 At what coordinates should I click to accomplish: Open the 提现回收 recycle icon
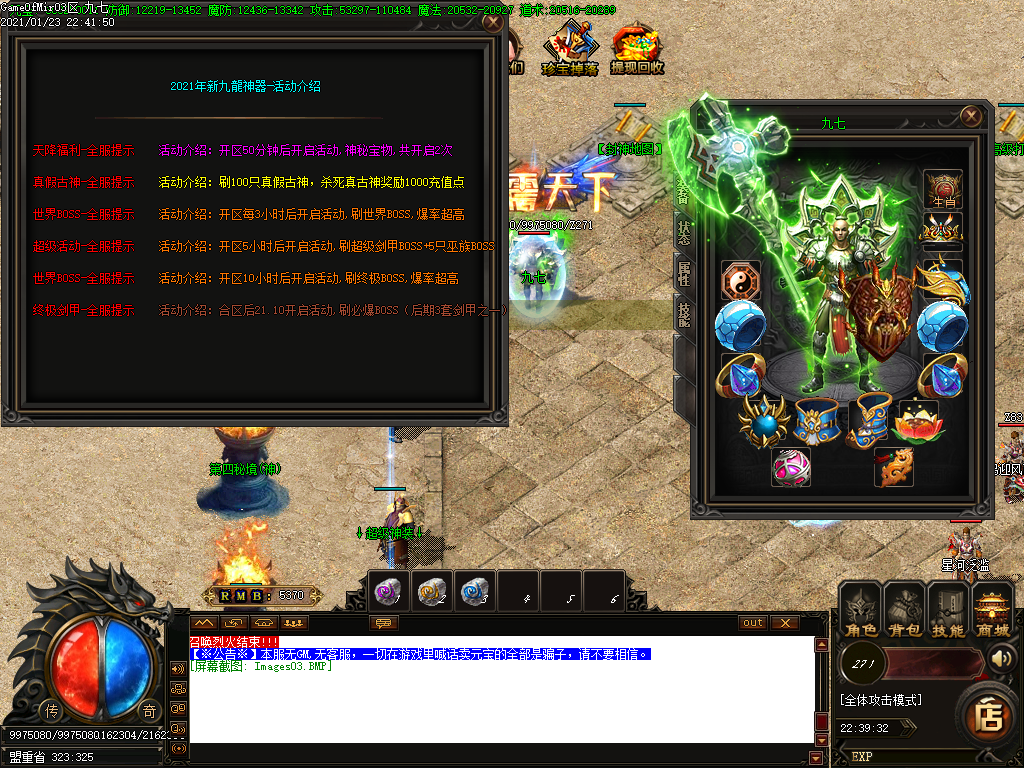click(637, 51)
